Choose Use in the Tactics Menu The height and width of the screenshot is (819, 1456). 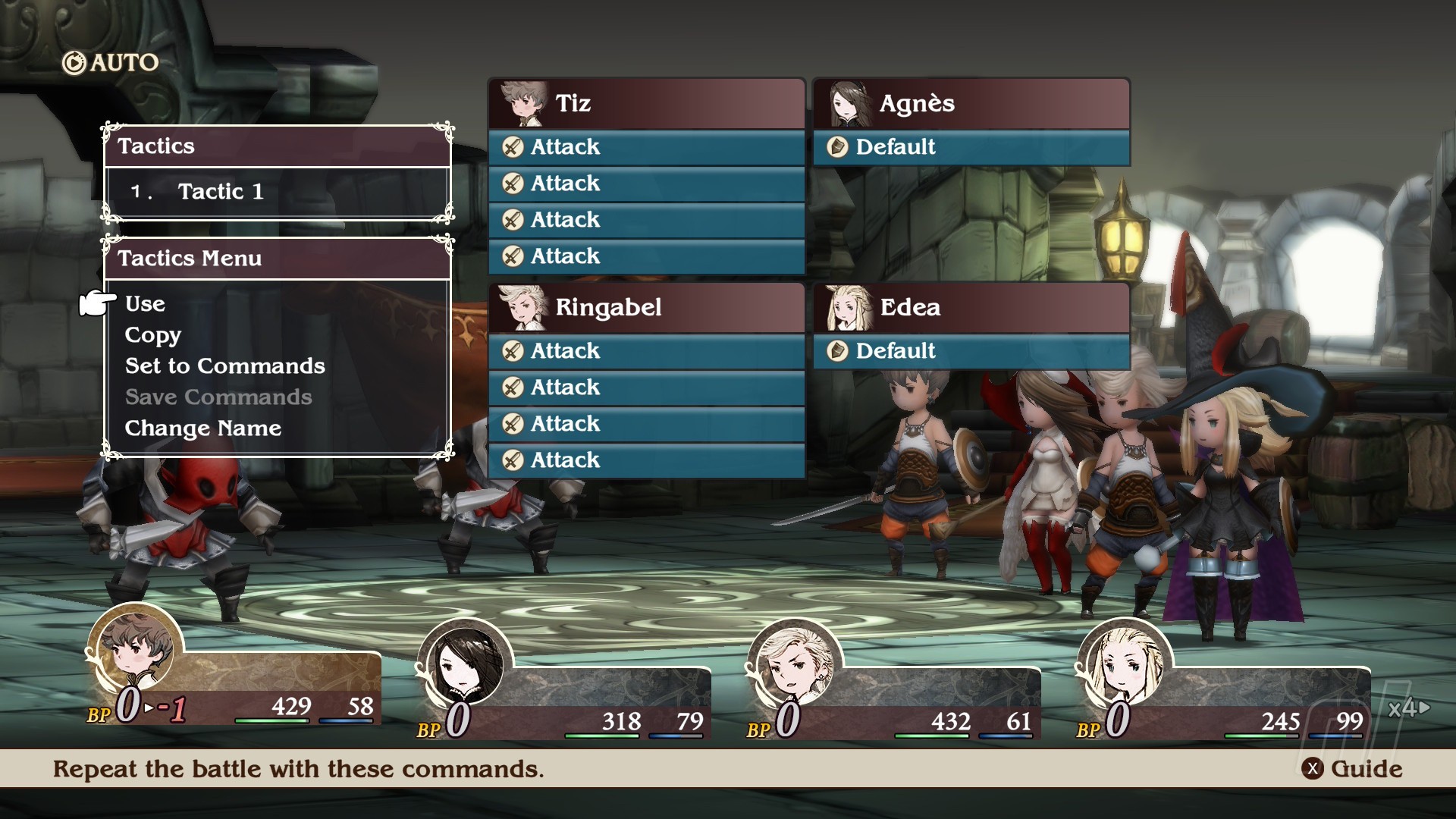[x=145, y=304]
